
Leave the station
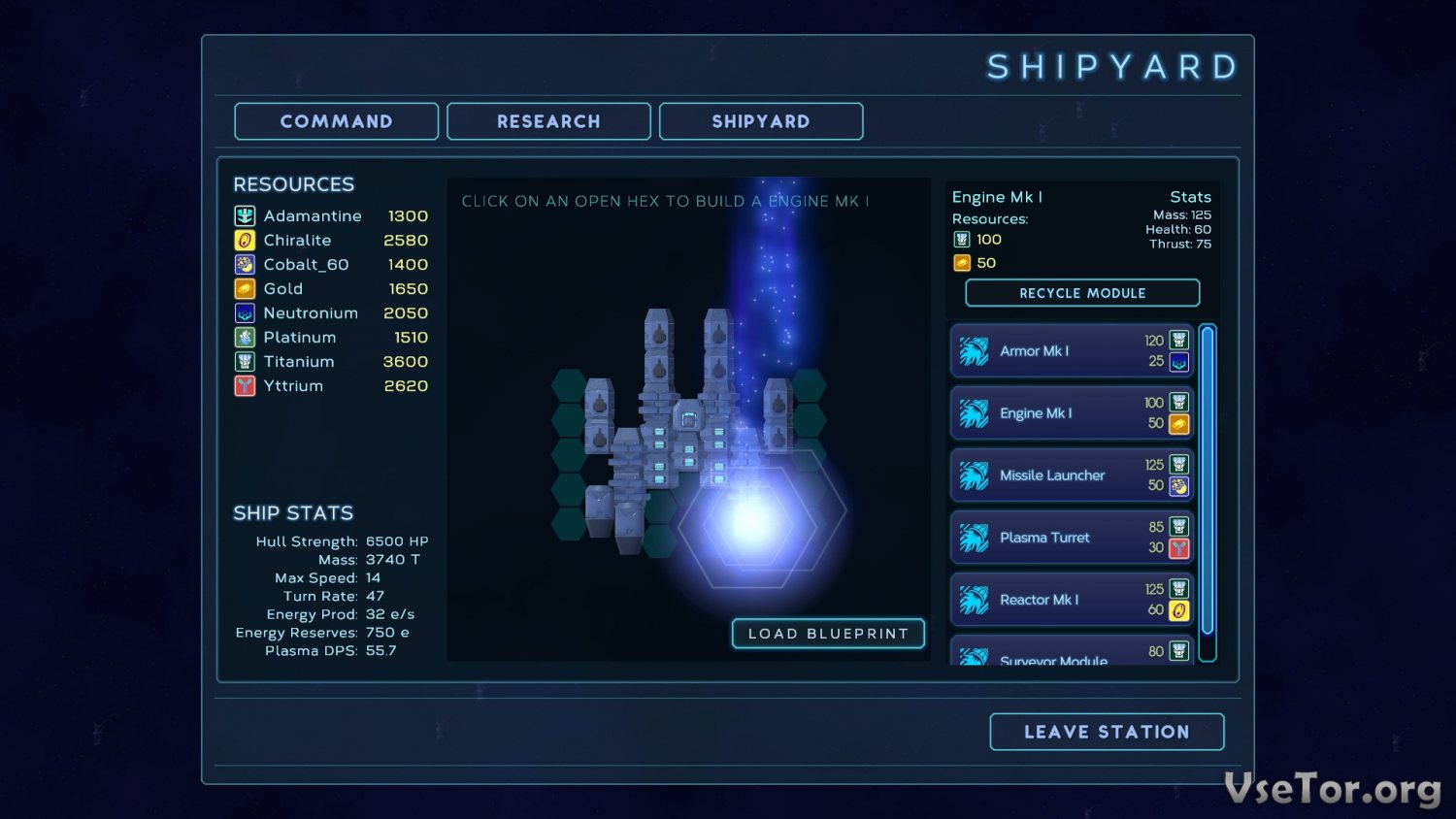(1107, 732)
